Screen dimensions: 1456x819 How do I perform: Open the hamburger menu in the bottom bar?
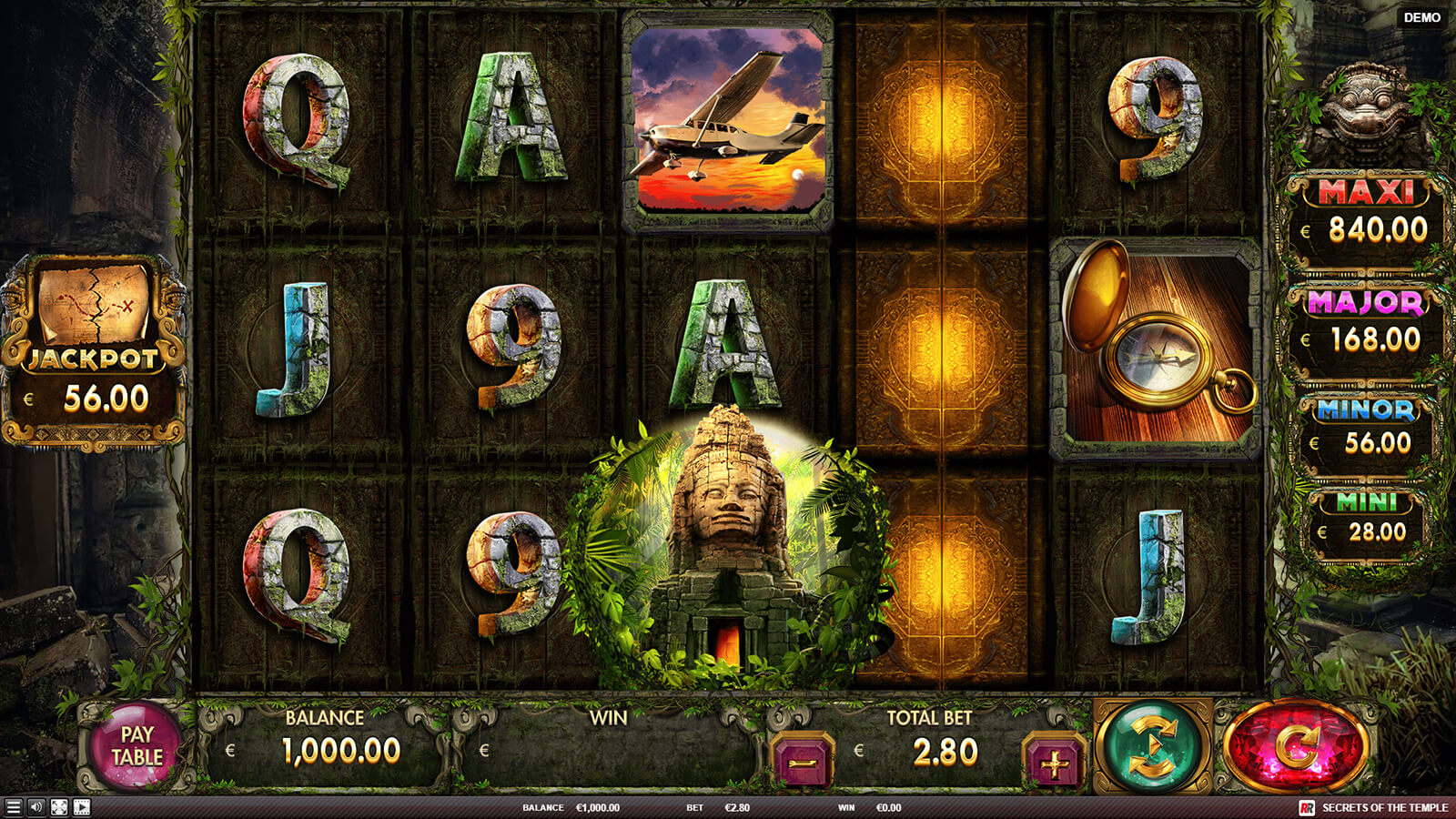point(13,807)
